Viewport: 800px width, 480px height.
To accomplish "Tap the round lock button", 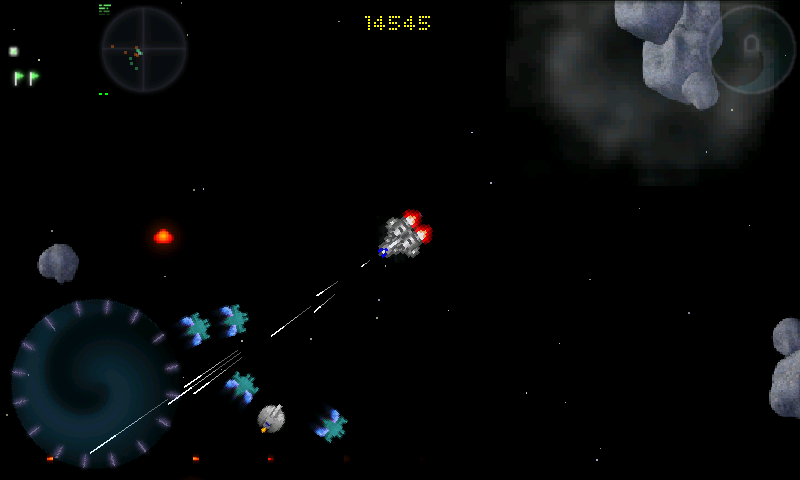I will click(x=751, y=49).
